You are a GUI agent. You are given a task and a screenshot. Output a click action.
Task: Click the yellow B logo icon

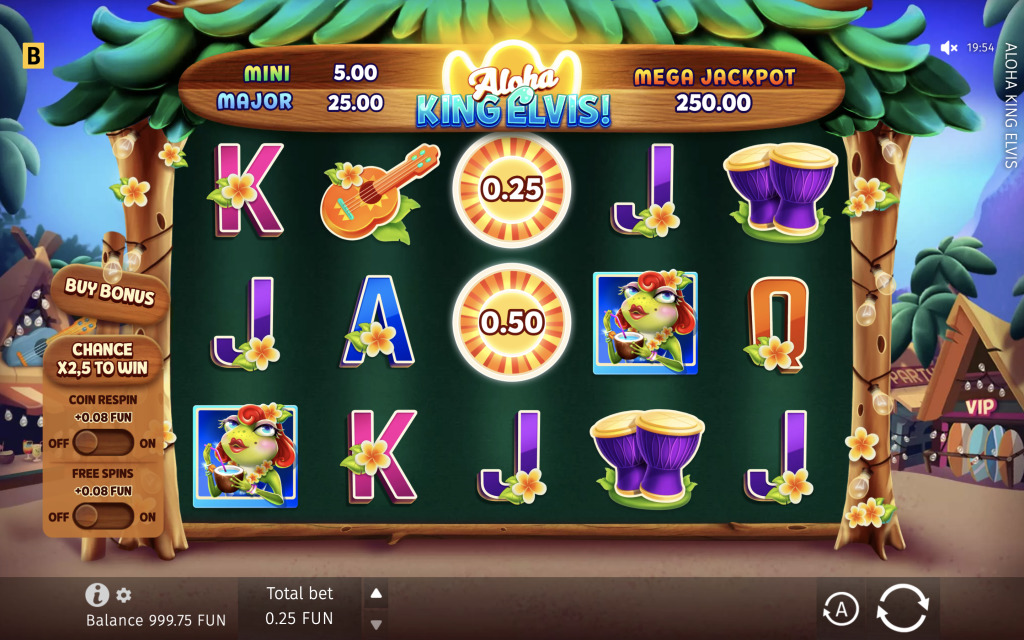tap(34, 56)
